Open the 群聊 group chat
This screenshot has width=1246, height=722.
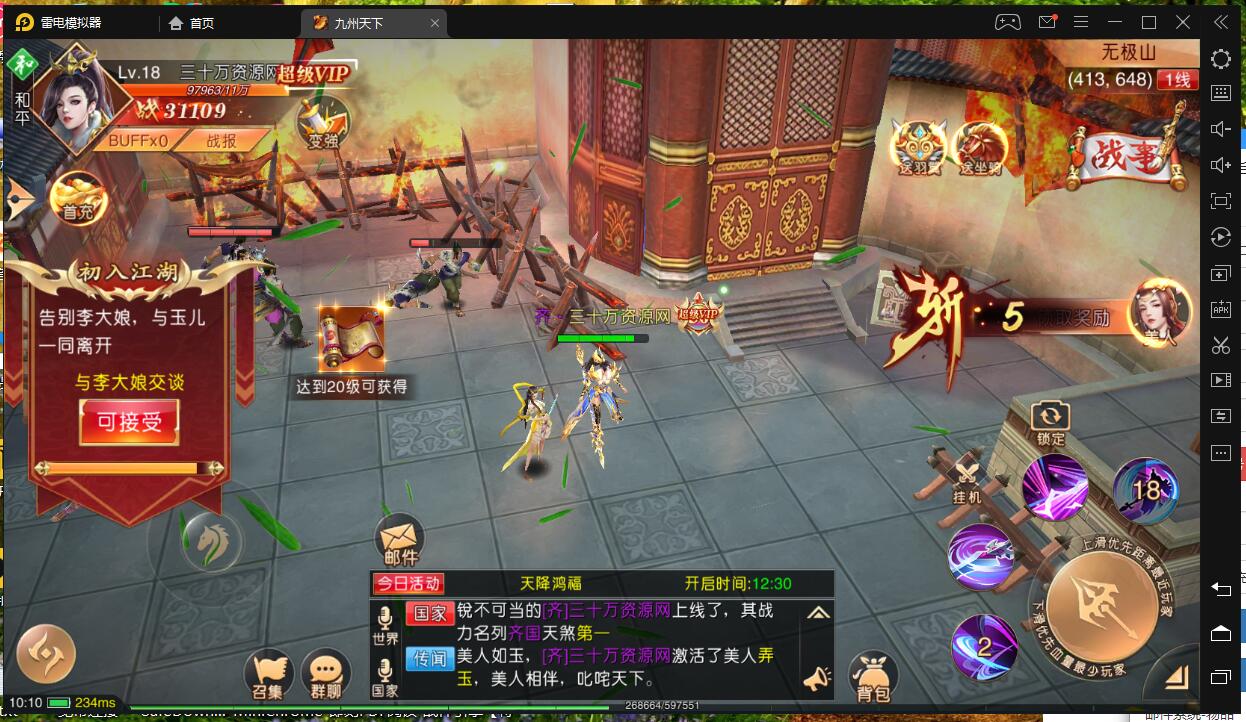(x=325, y=675)
